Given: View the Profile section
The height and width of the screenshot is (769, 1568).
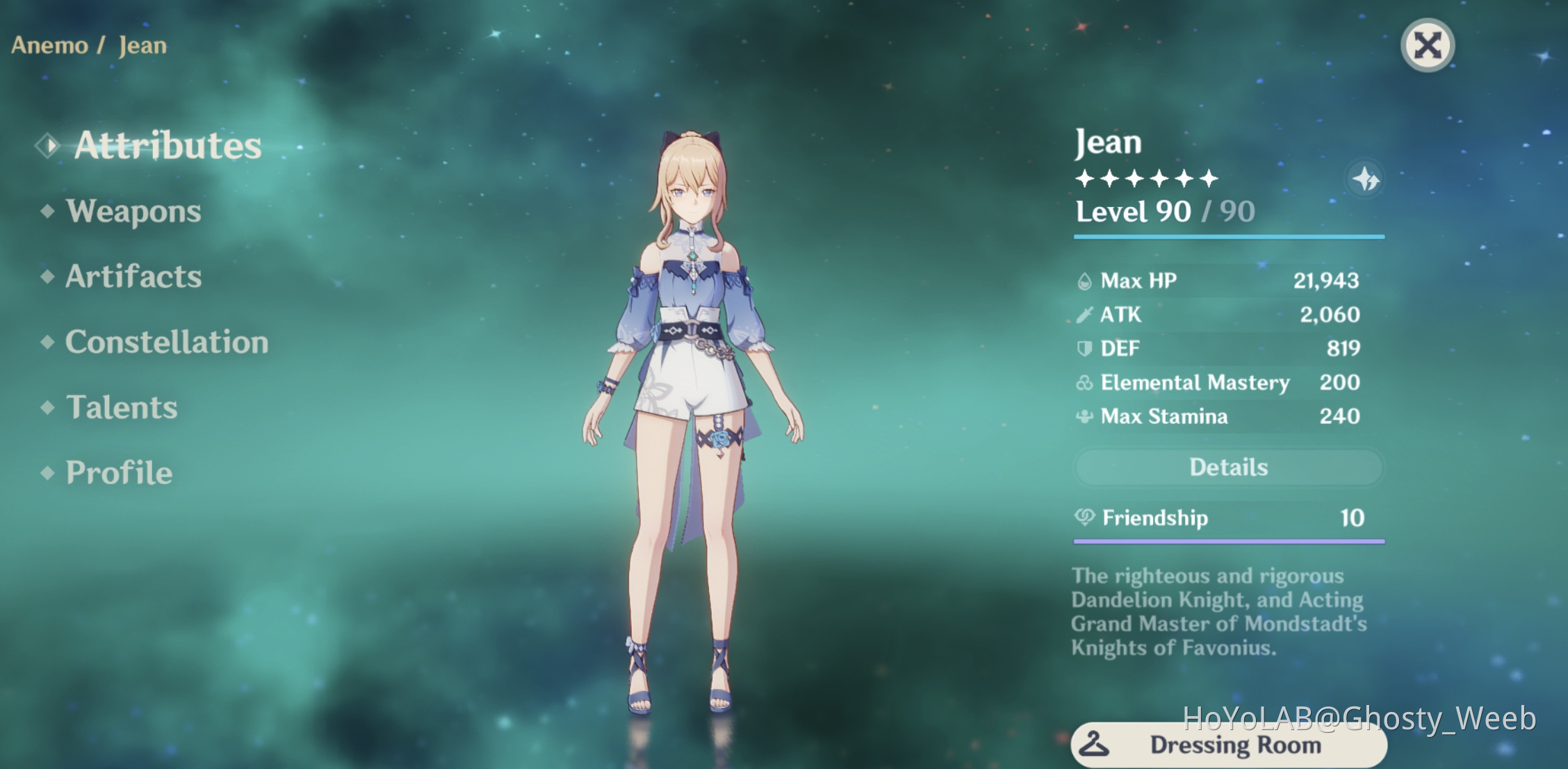Looking at the screenshot, I should (117, 473).
